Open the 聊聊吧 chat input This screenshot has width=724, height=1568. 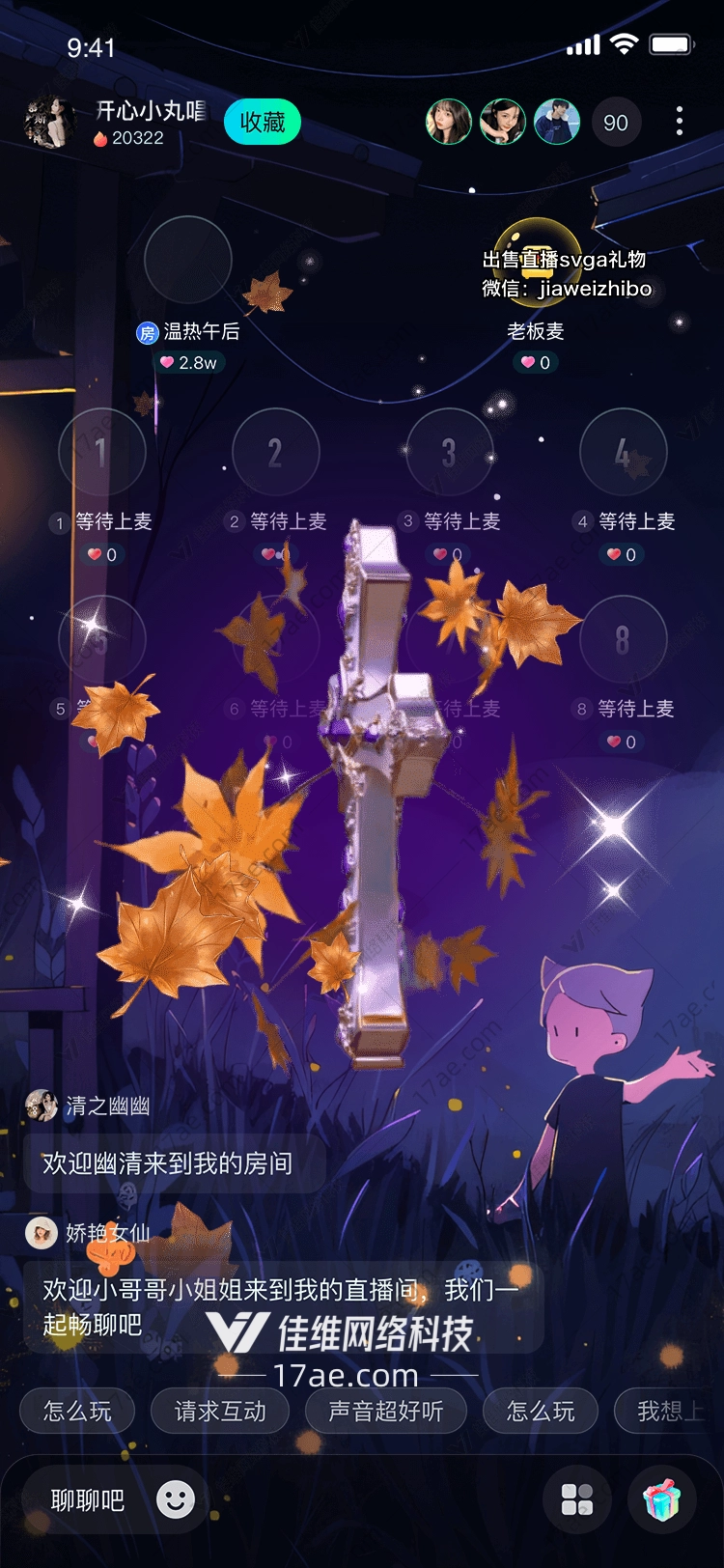[x=88, y=1500]
